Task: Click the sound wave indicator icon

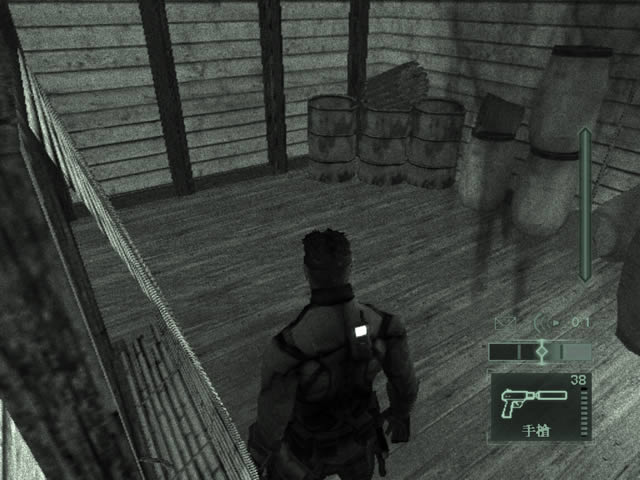Action: coord(540,322)
